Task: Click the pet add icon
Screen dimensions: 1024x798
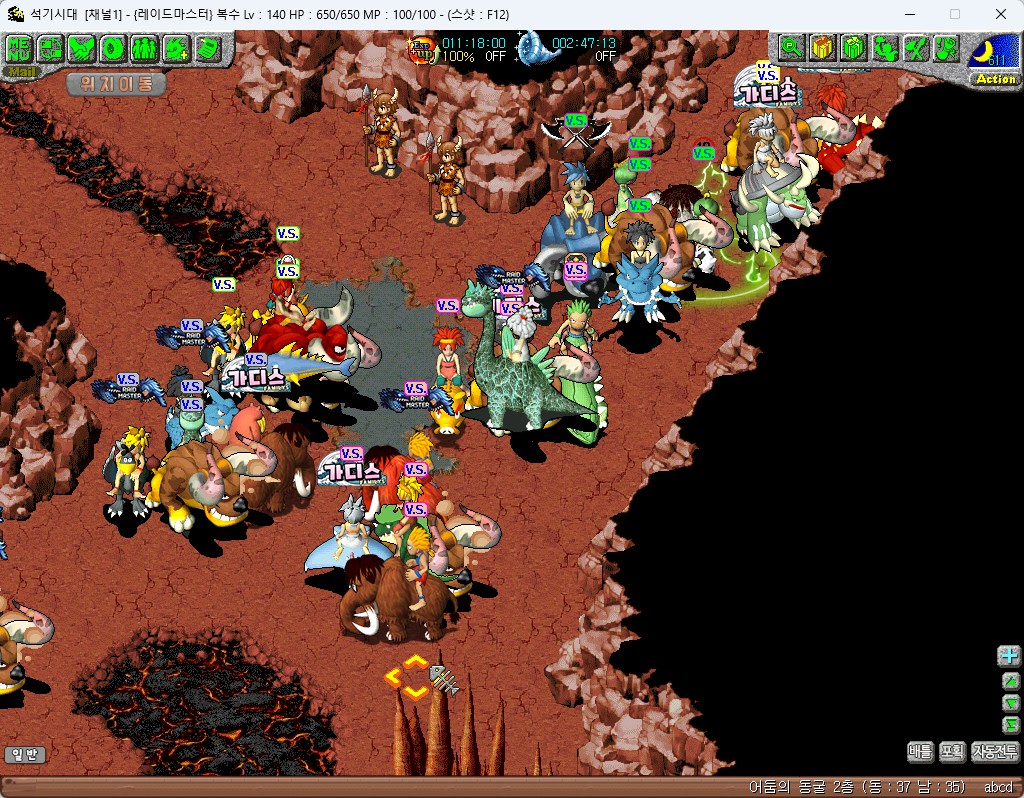Action: tap(176, 47)
